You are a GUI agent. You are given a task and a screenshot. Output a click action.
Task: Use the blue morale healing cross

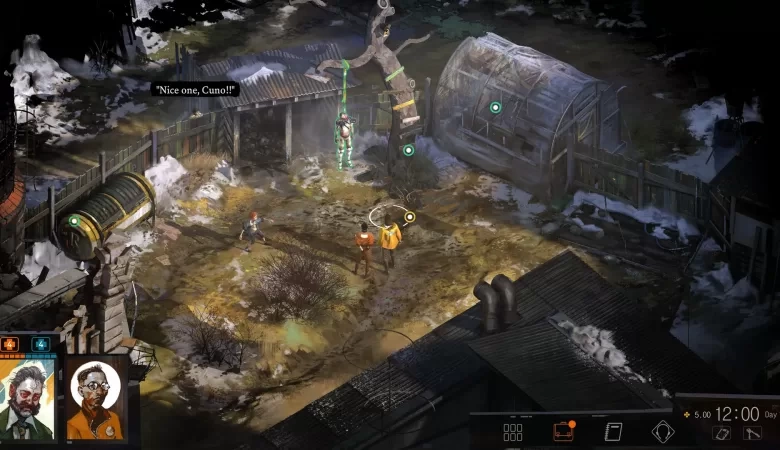click(42, 345)
